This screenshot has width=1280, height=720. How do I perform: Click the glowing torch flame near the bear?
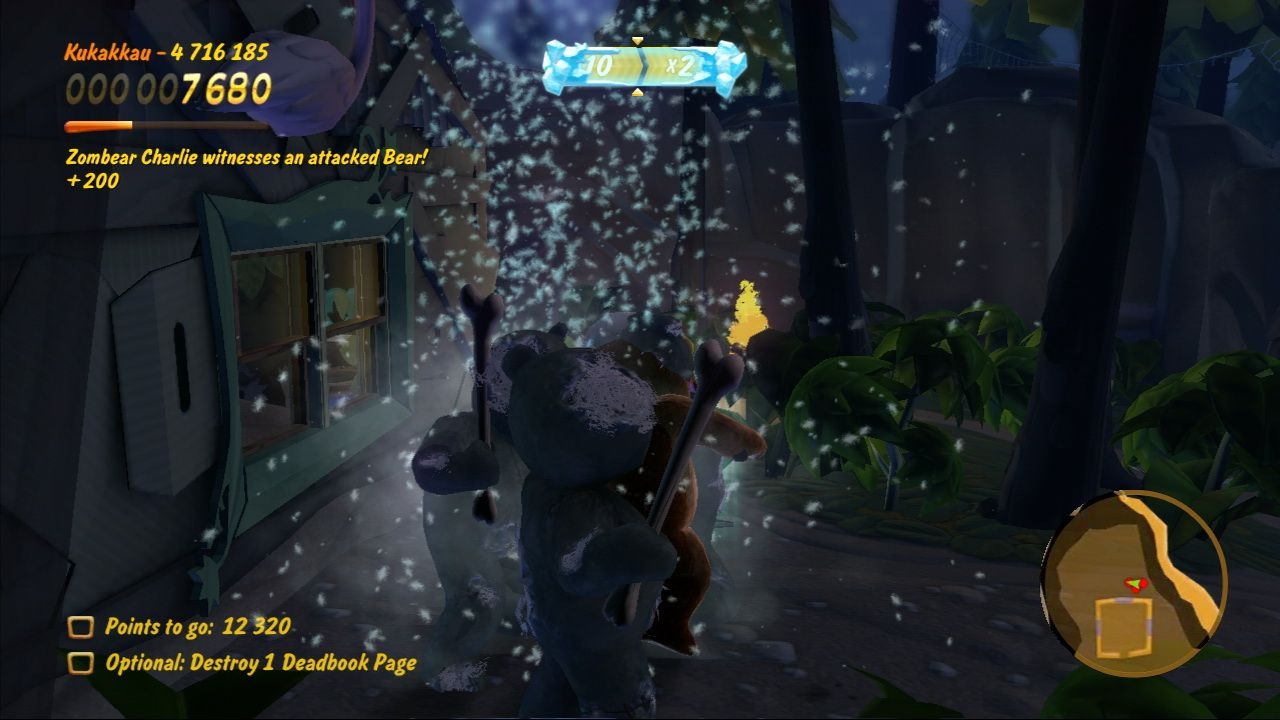click(x=745, y=310)
